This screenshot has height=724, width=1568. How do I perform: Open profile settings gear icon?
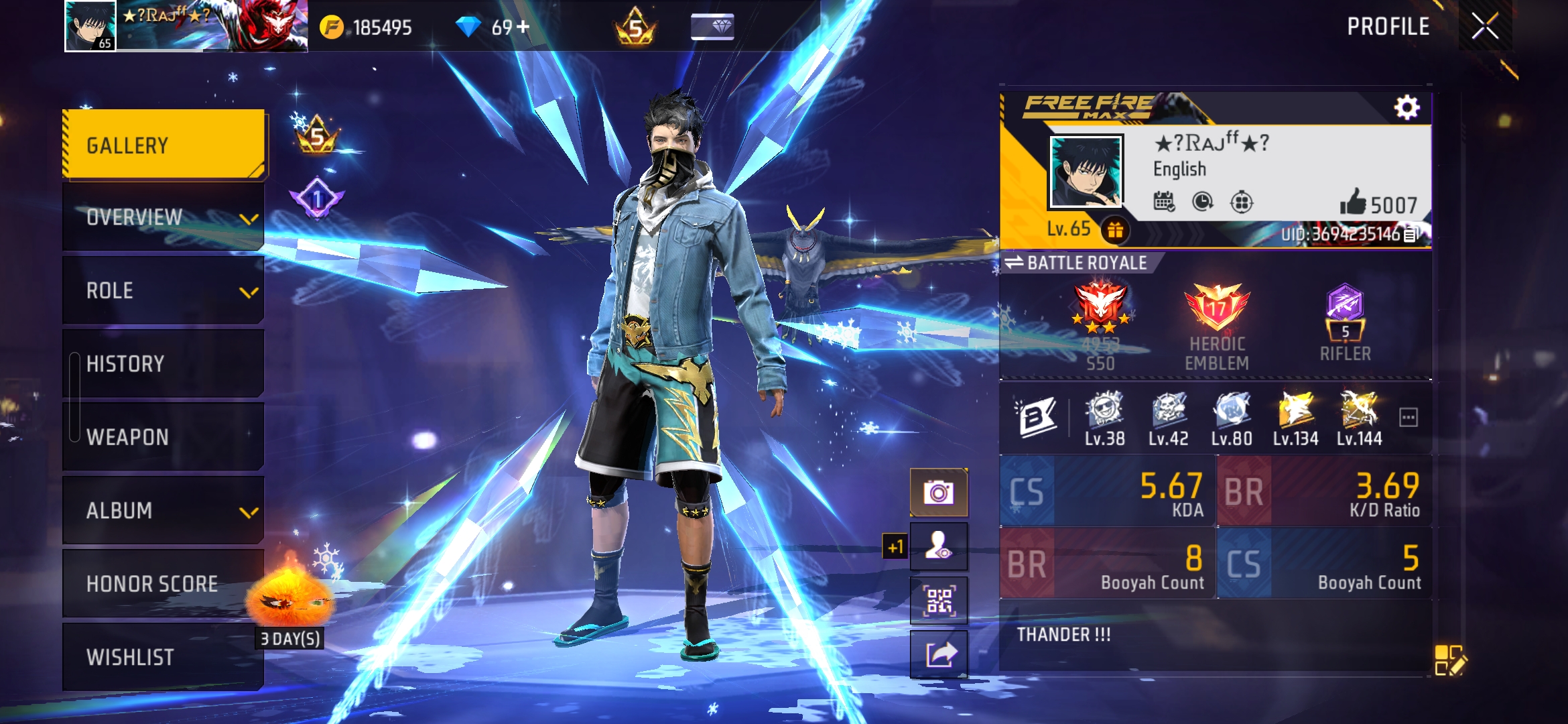(1407, 108)
